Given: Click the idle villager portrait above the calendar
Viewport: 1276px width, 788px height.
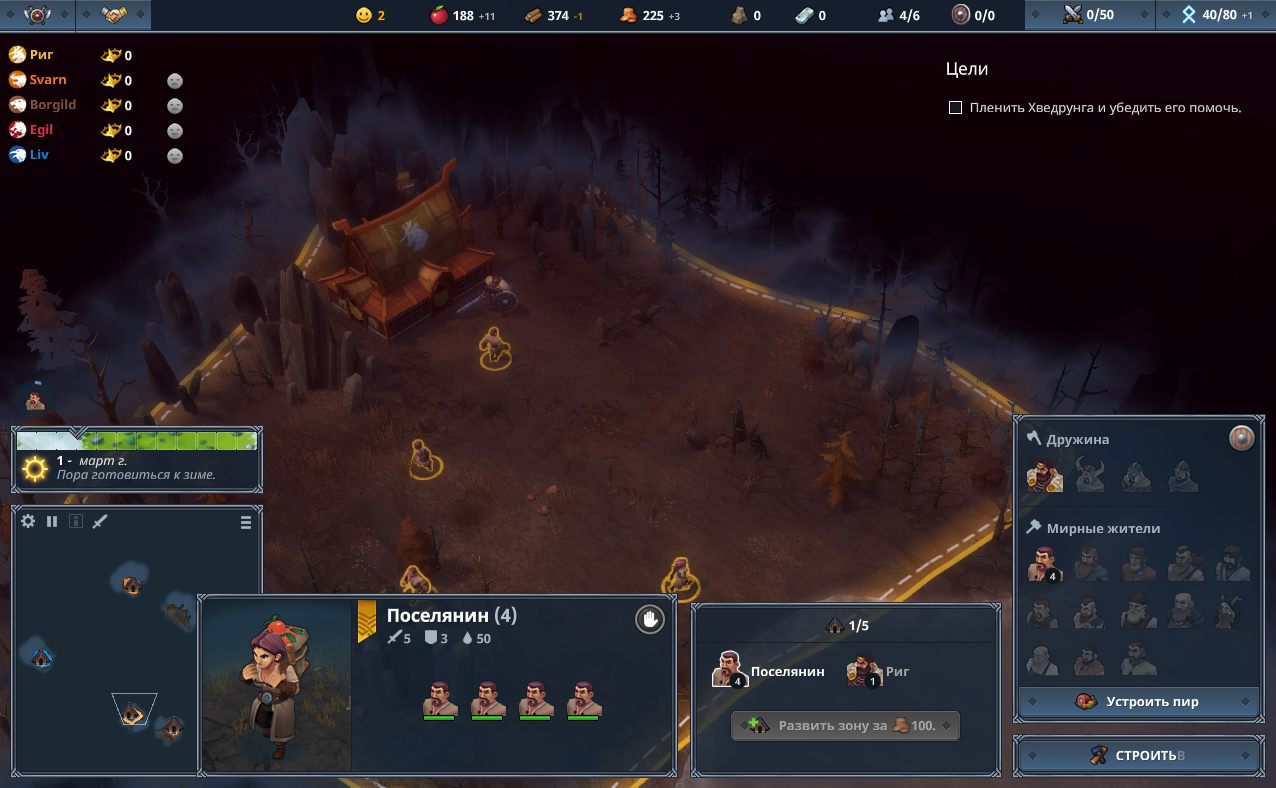Looking at the screenshot, I should (35, 398).
